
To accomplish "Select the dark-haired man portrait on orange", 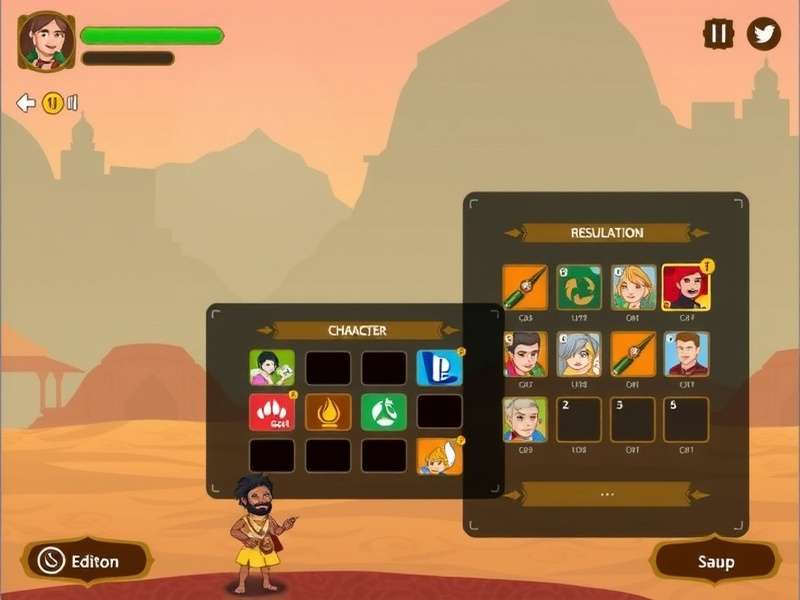I will click(x=525, y=354).
